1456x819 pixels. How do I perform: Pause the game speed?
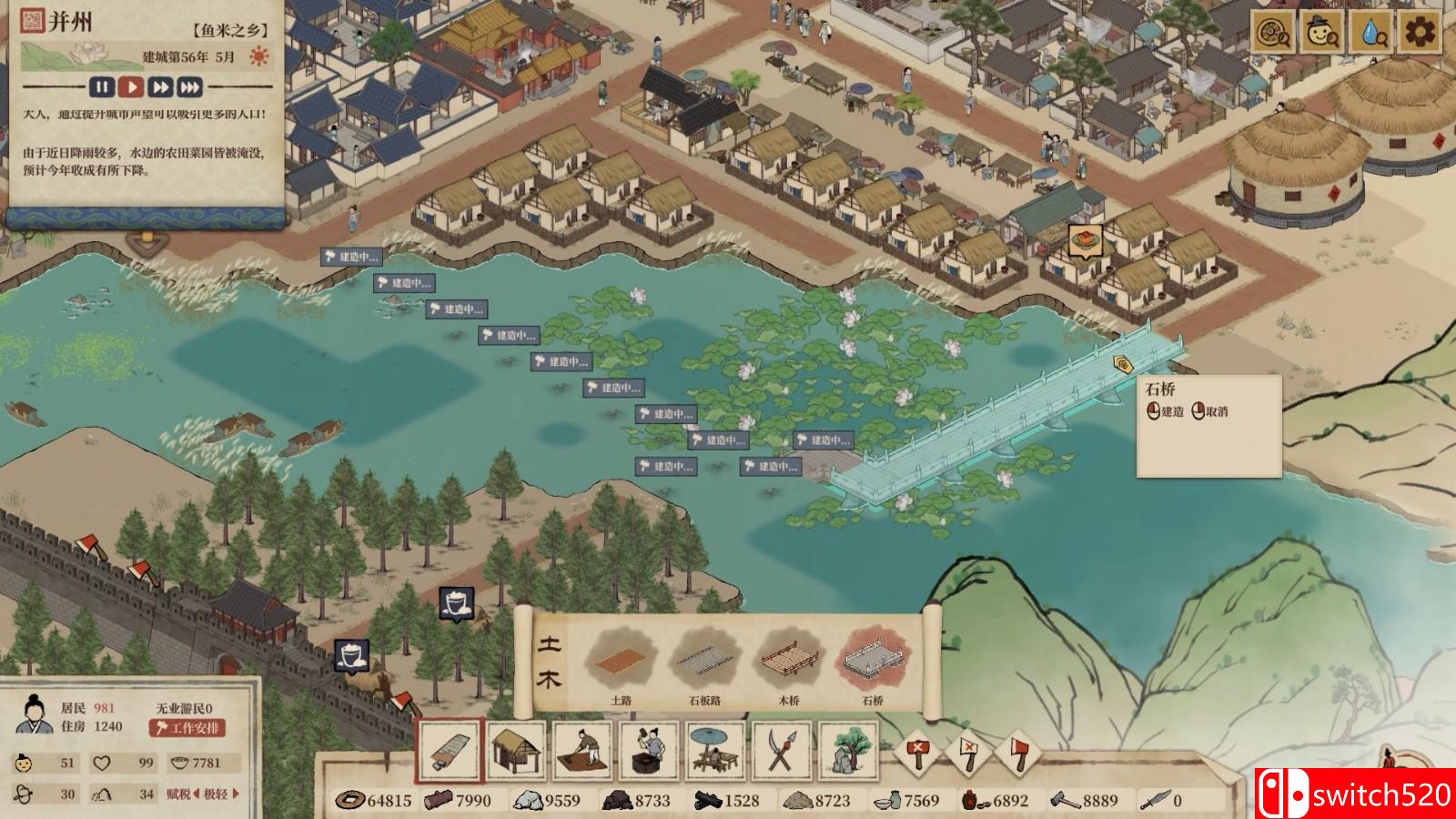tap(102, 87)
